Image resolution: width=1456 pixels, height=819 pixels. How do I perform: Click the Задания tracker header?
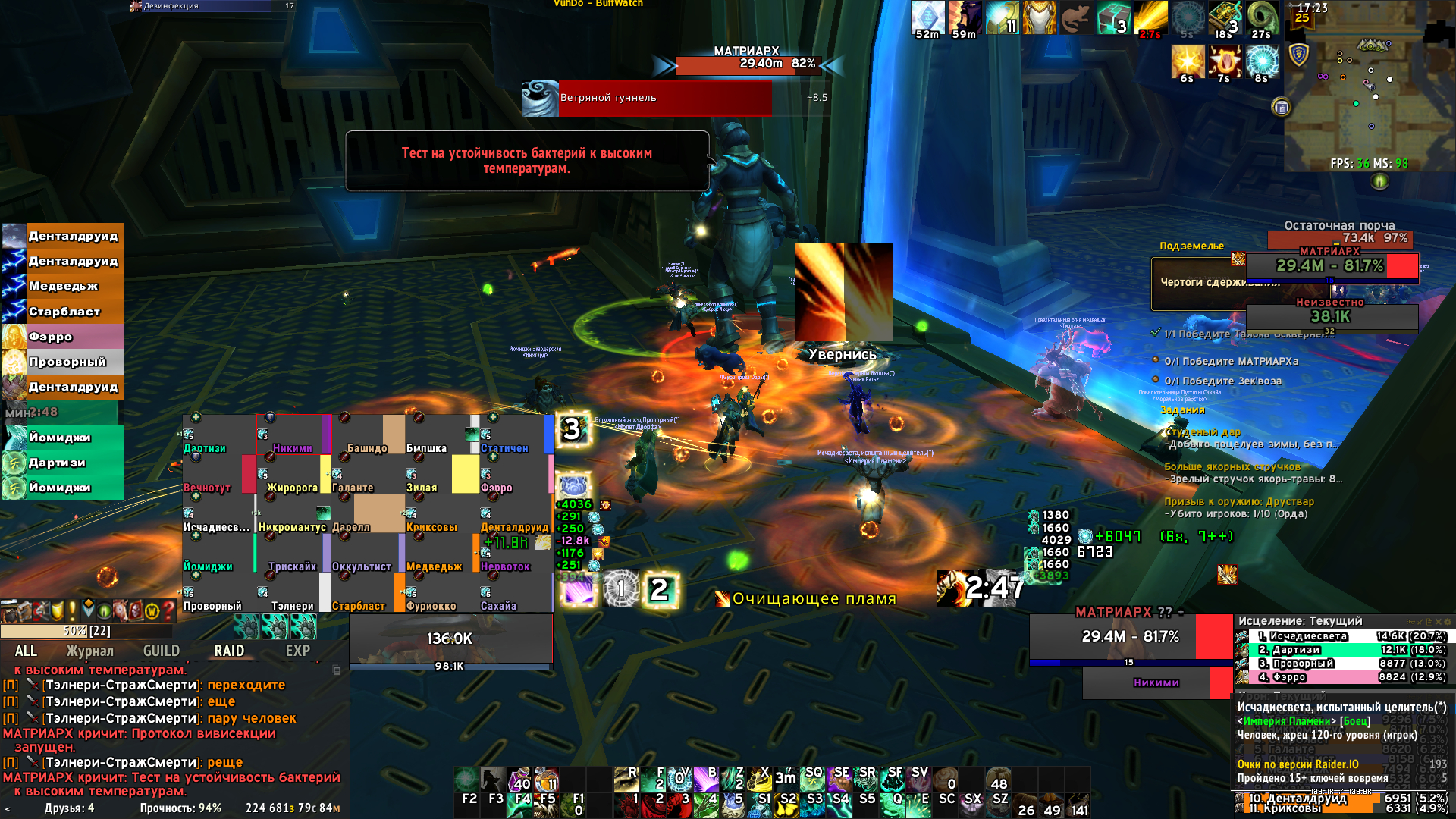pyautogui.click(x=1182, y=410)
